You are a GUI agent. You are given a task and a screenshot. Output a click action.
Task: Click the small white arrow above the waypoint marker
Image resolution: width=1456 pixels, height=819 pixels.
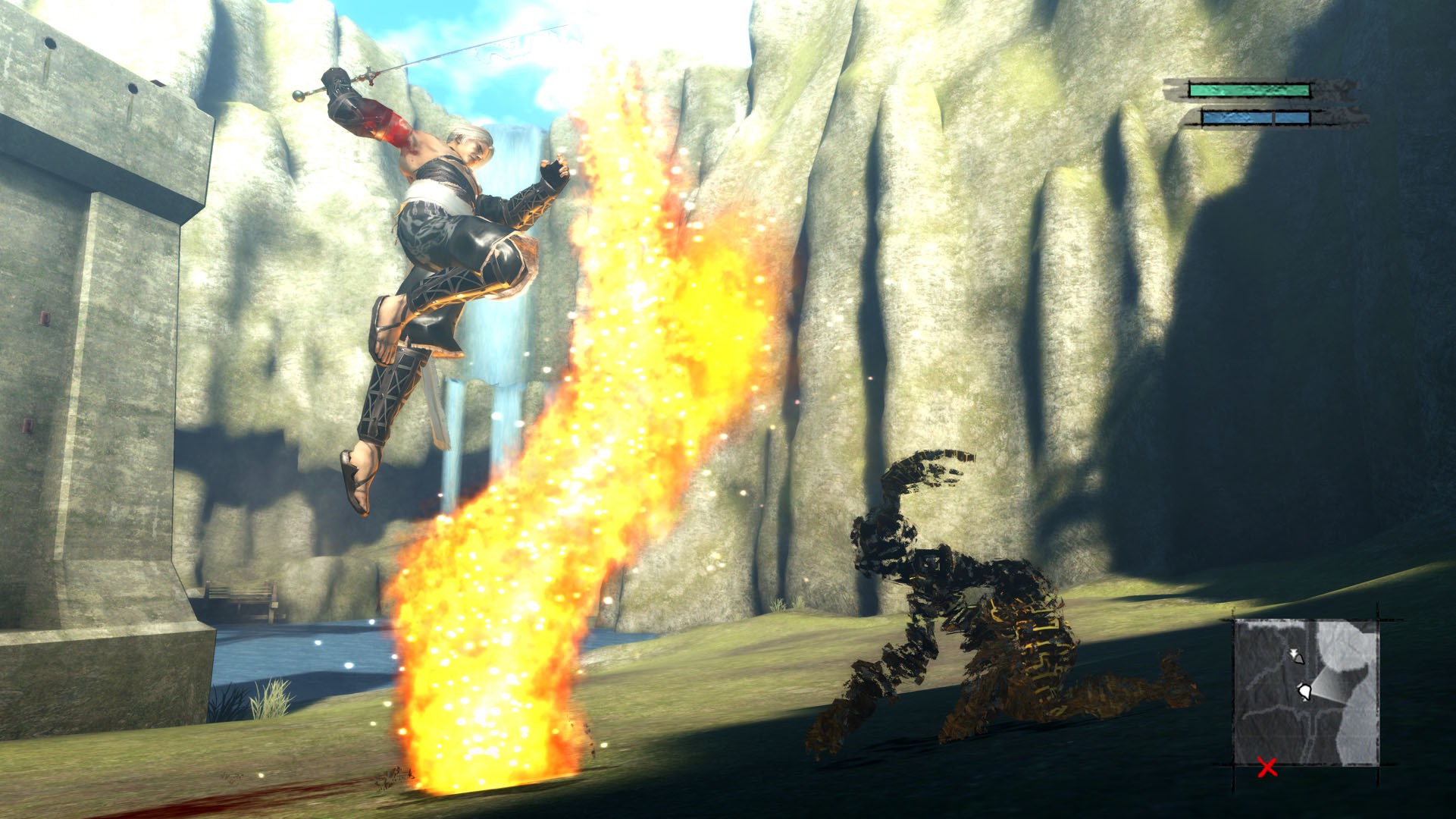[1294, 651]
